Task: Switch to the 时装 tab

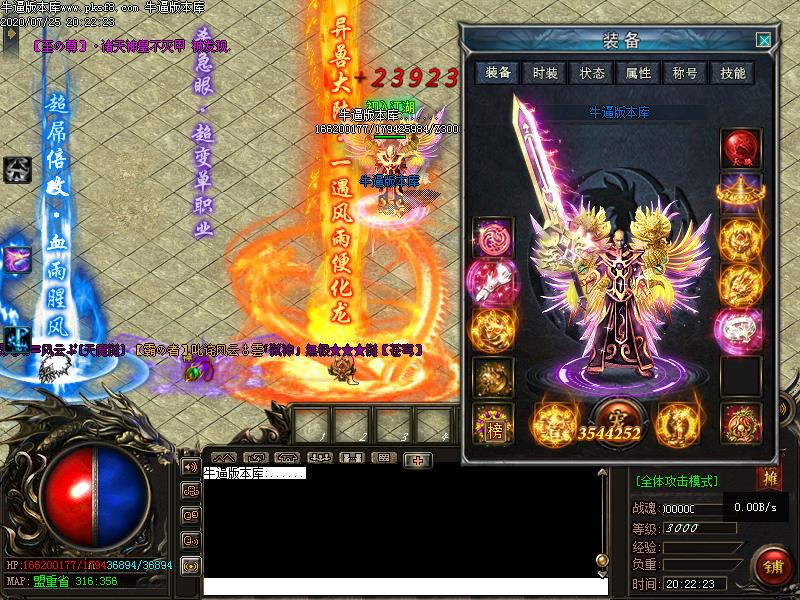Action: [x=545, y=73]
